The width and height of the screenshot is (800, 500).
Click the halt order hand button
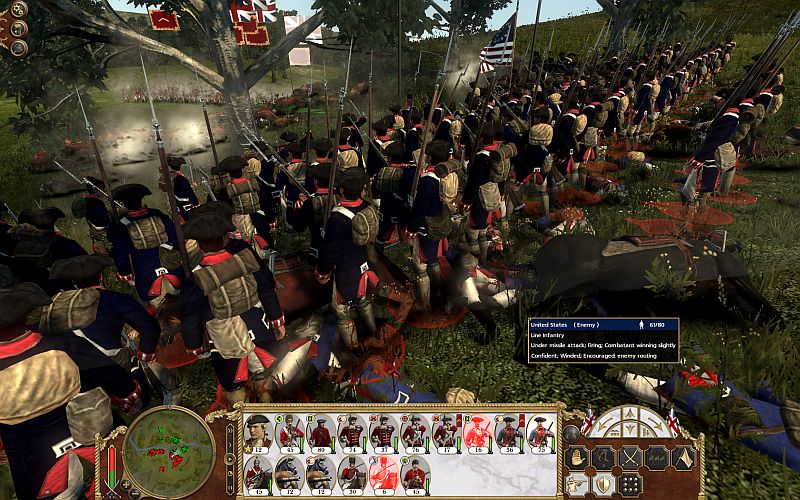pyautogui.click(x=579, y=457)
